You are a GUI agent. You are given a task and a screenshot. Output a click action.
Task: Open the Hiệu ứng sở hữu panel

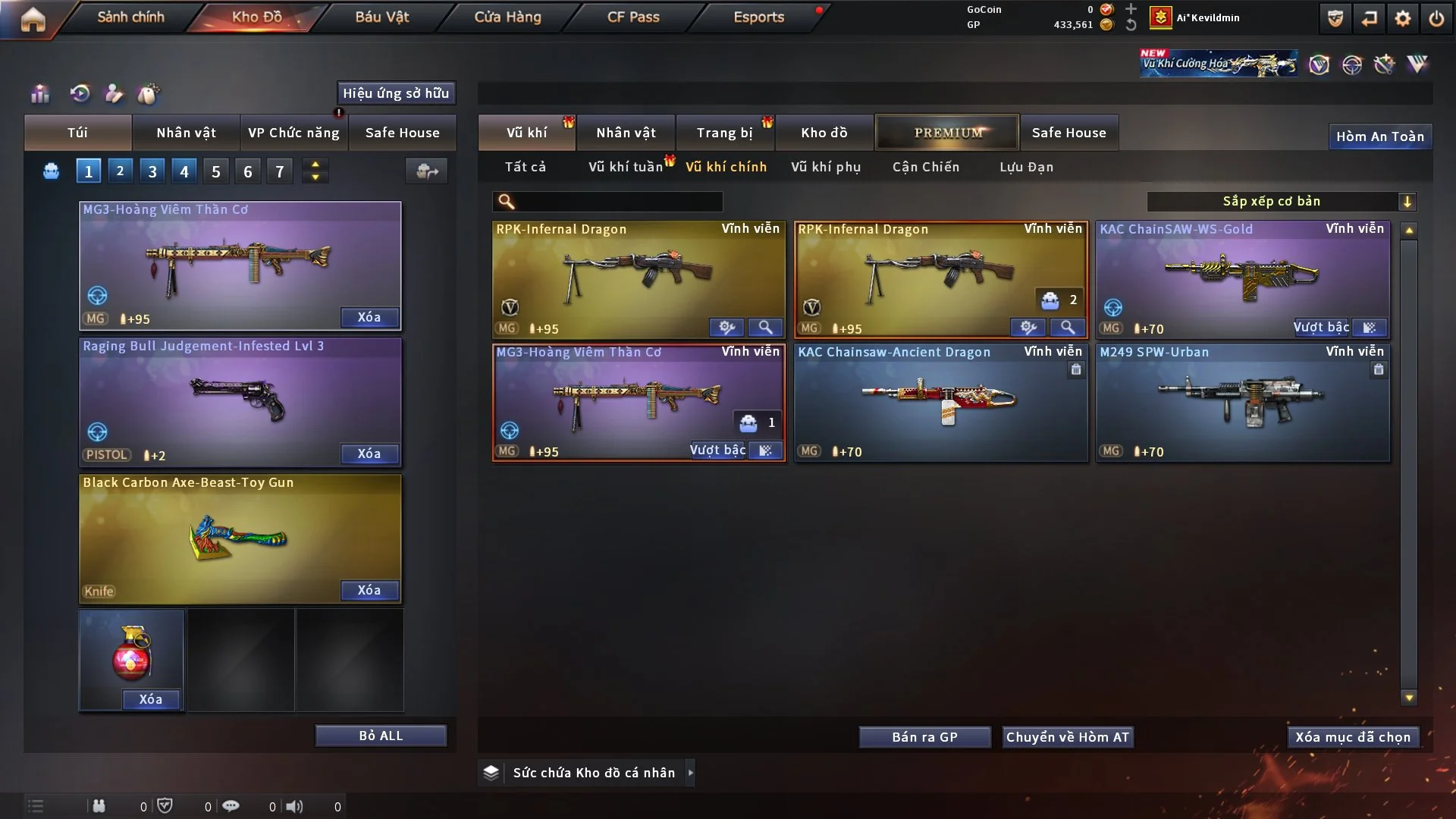(x=396, y=93)
